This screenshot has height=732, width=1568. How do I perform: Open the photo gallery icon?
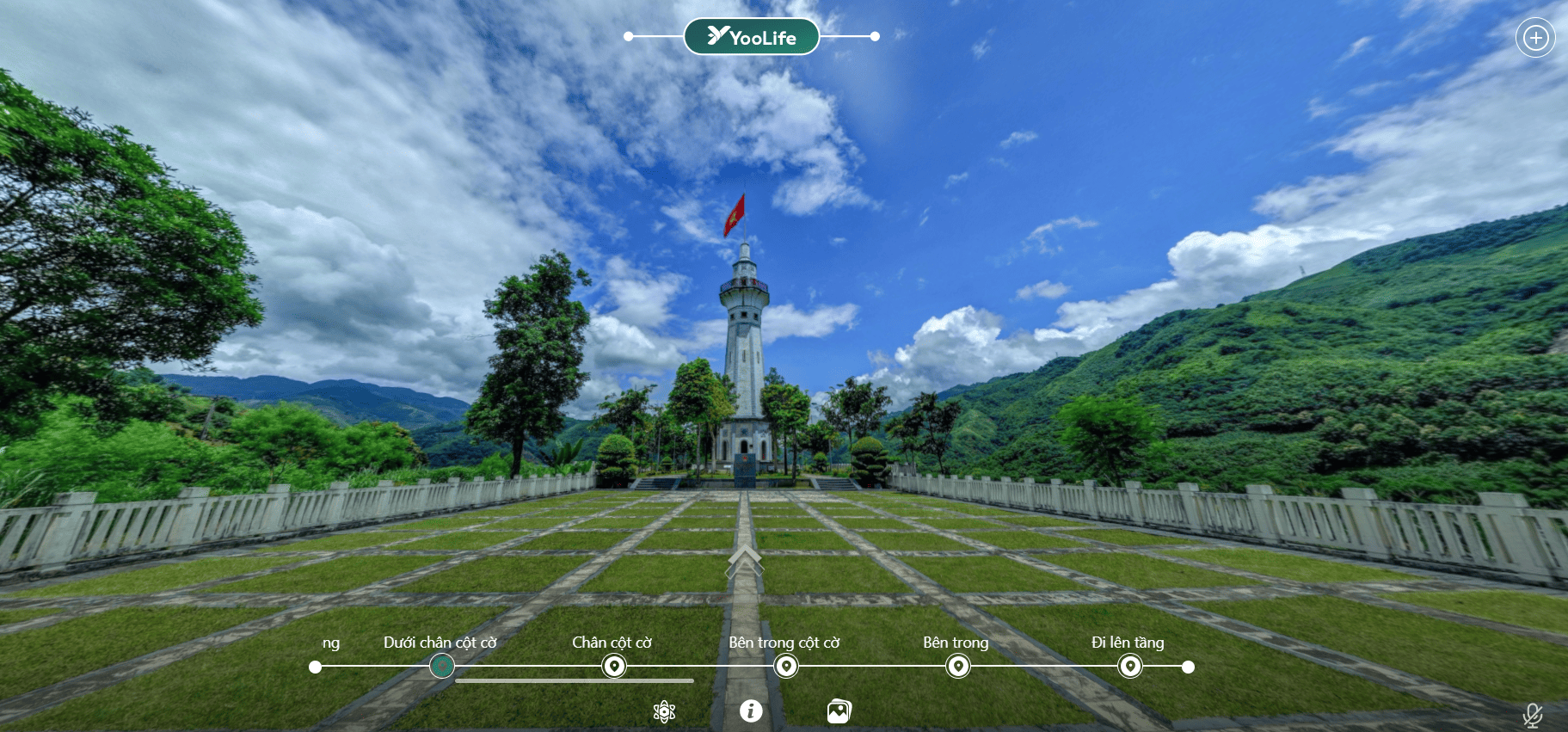839,711
